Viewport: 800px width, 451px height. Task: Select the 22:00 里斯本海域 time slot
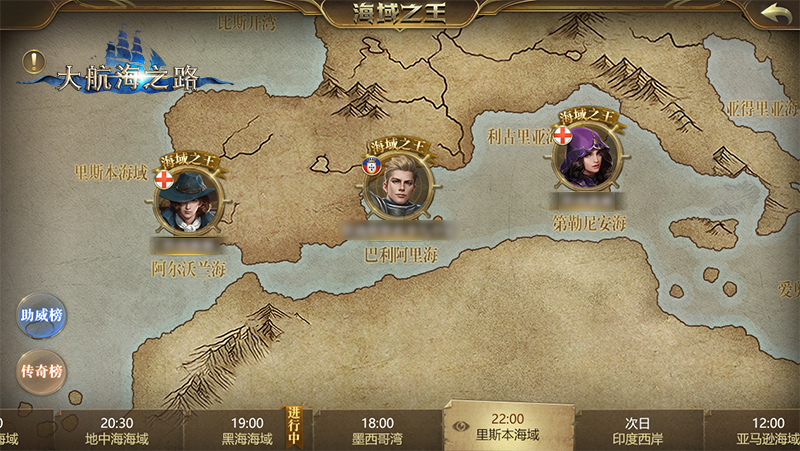pyautogui.click(x=507, y=428)
